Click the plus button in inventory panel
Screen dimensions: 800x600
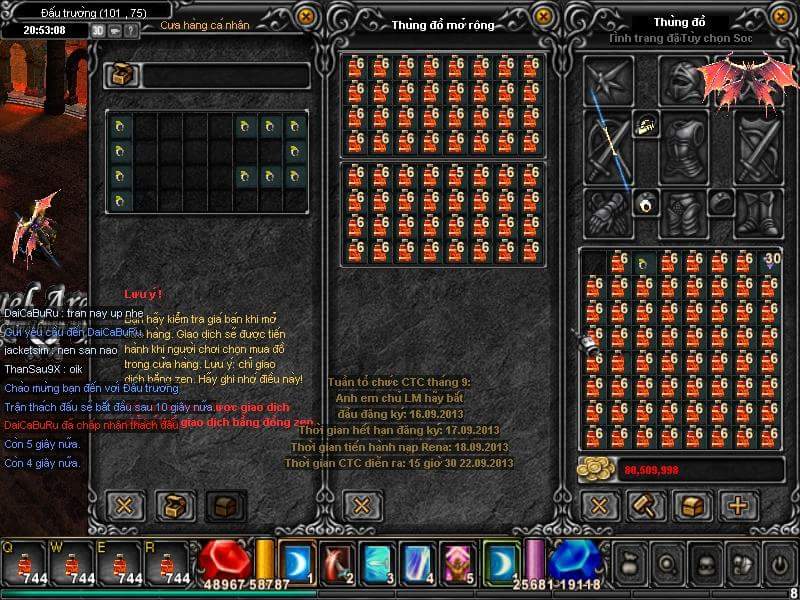(x=740, y=505)
